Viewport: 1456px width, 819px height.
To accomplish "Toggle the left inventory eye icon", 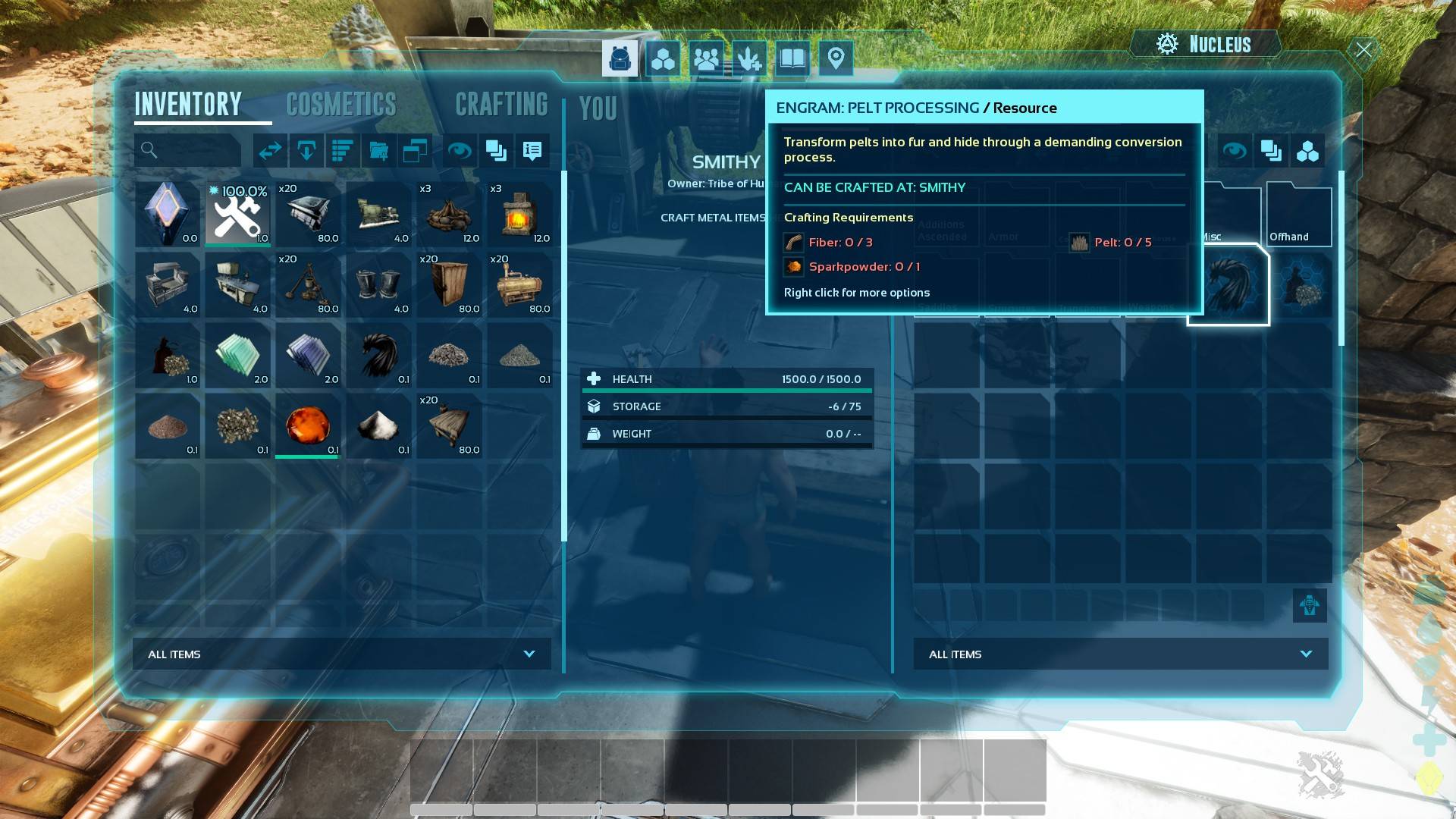I will click(x=459, y=150).
